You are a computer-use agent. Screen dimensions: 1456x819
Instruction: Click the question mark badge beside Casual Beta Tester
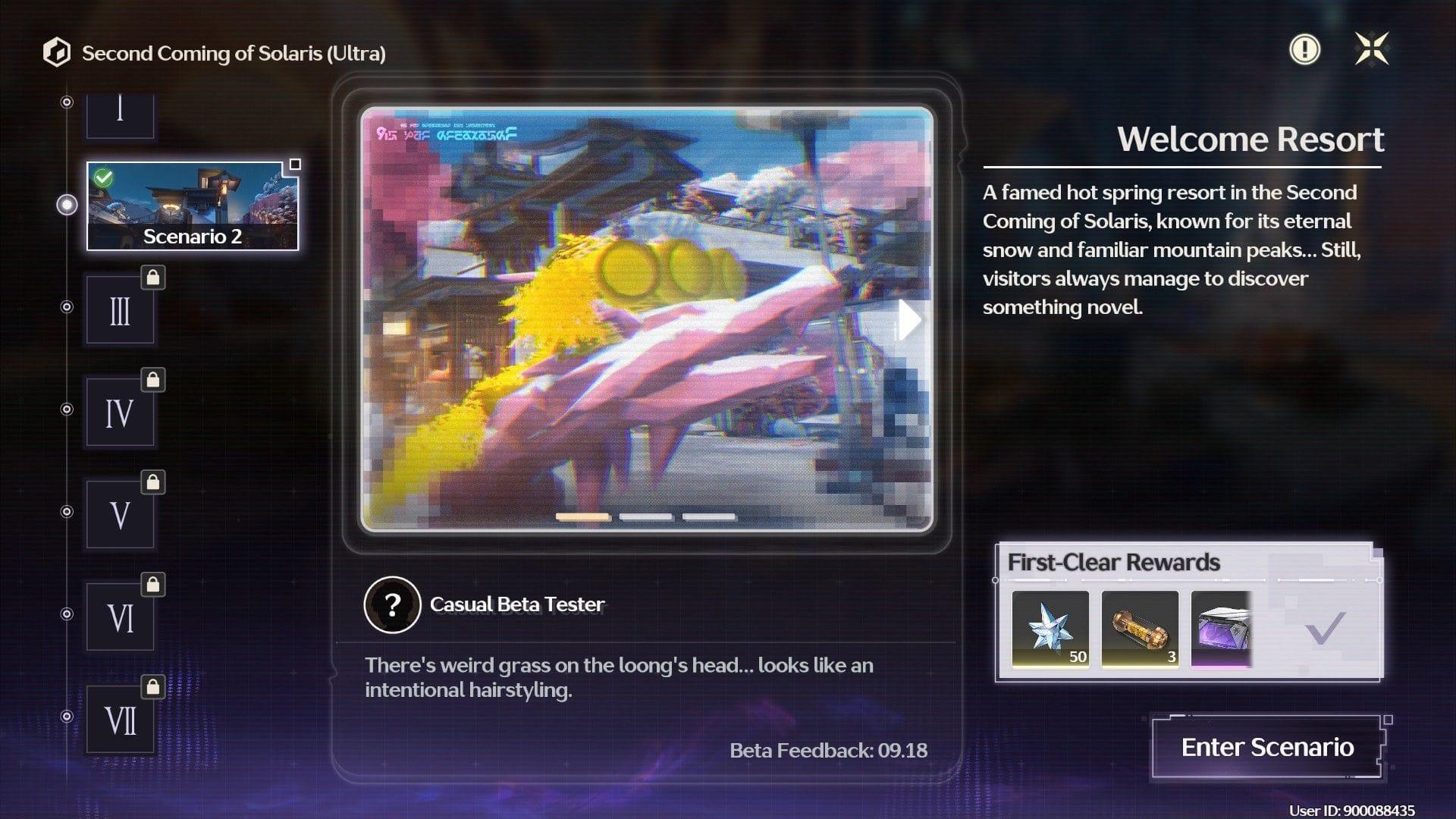click(x=391, y=604)
